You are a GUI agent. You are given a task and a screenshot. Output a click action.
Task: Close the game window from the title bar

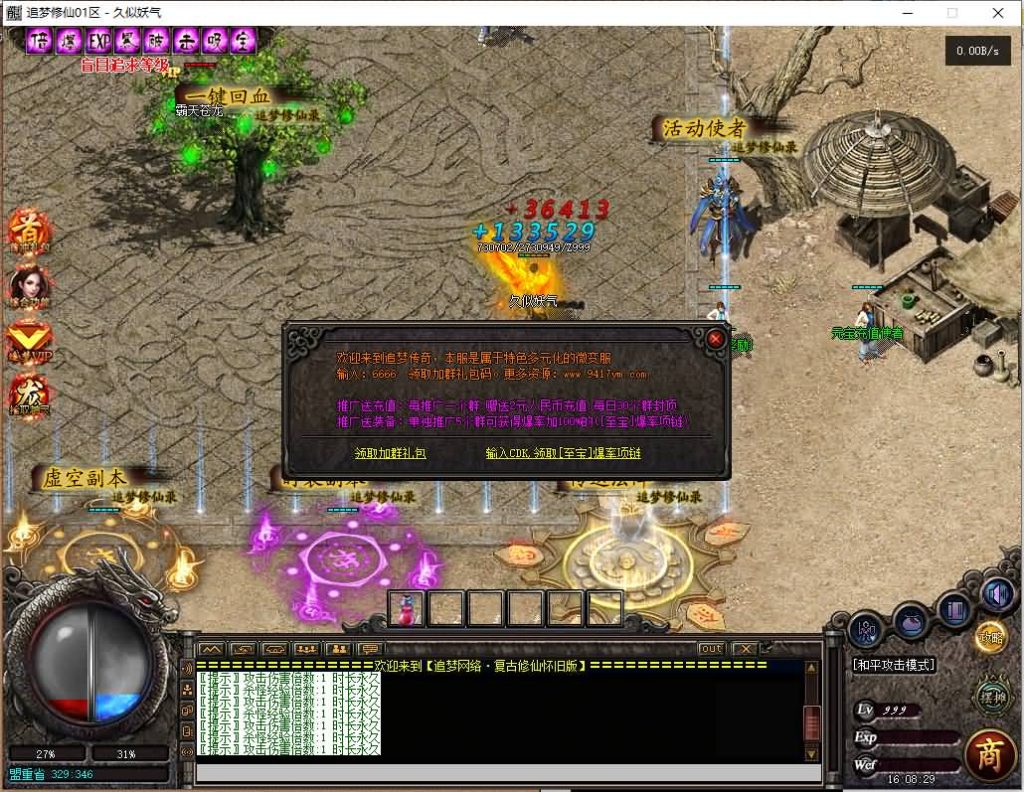[x=998, y=13]
